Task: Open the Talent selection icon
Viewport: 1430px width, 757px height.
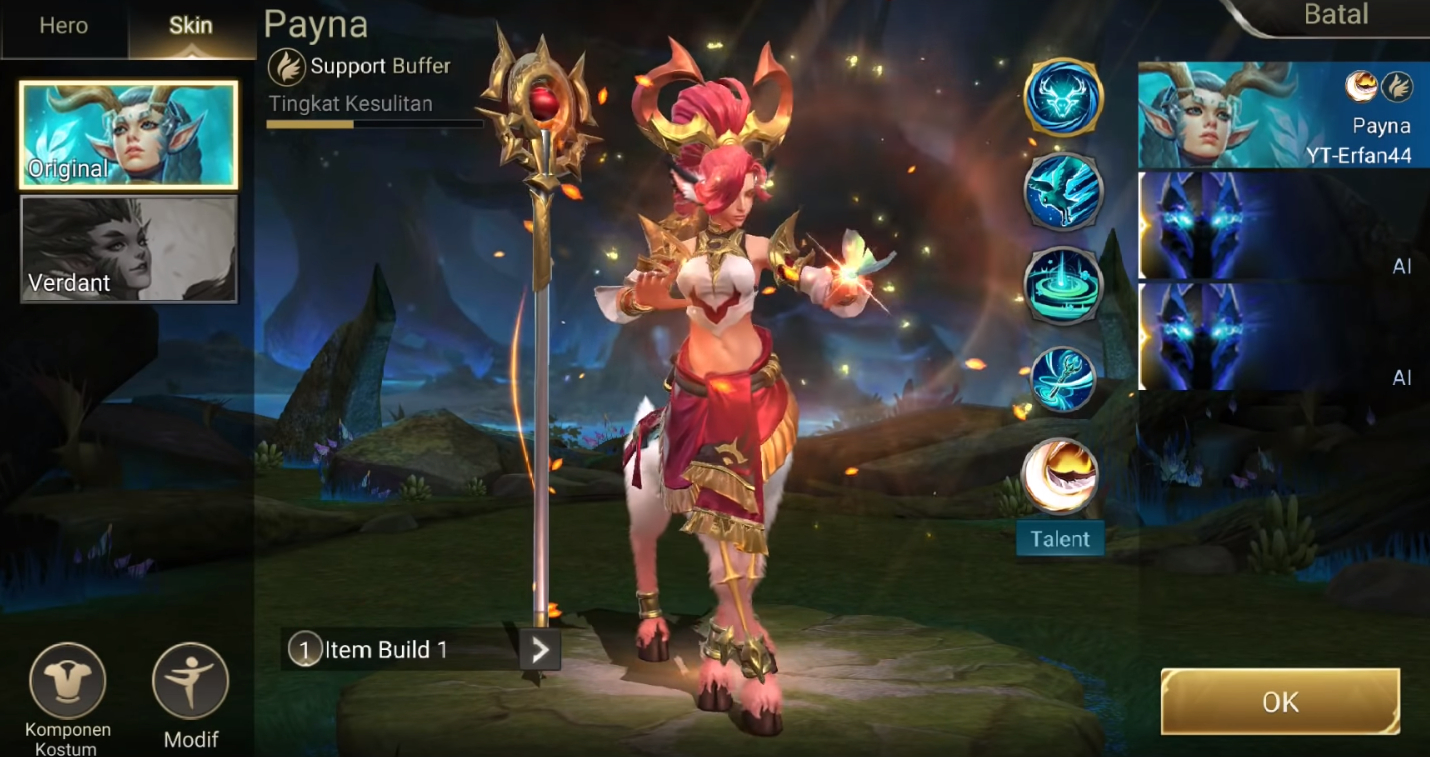Action: click(1060, 476)
